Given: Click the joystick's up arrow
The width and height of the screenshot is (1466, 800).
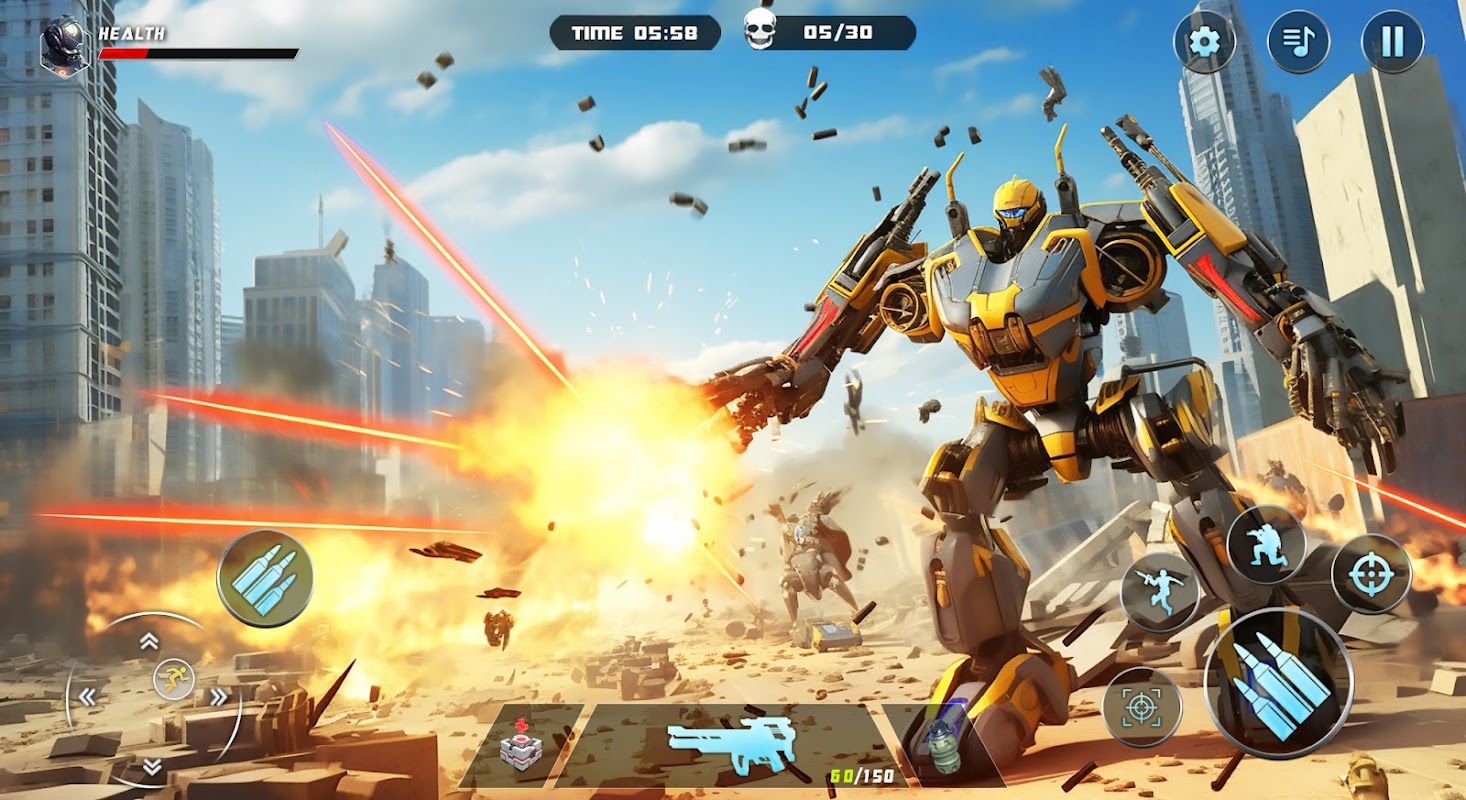Looking at the screenshot, I should click(149, 641).
